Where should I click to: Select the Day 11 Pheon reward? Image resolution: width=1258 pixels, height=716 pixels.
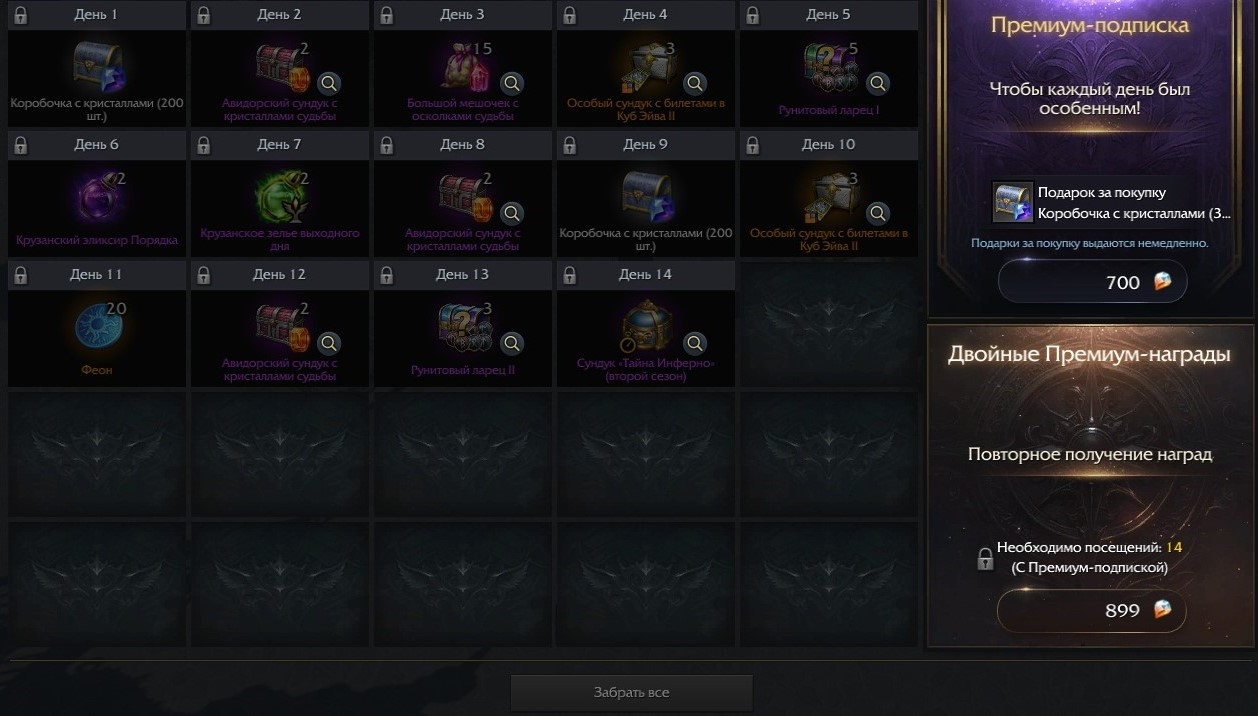pos(97,327)
